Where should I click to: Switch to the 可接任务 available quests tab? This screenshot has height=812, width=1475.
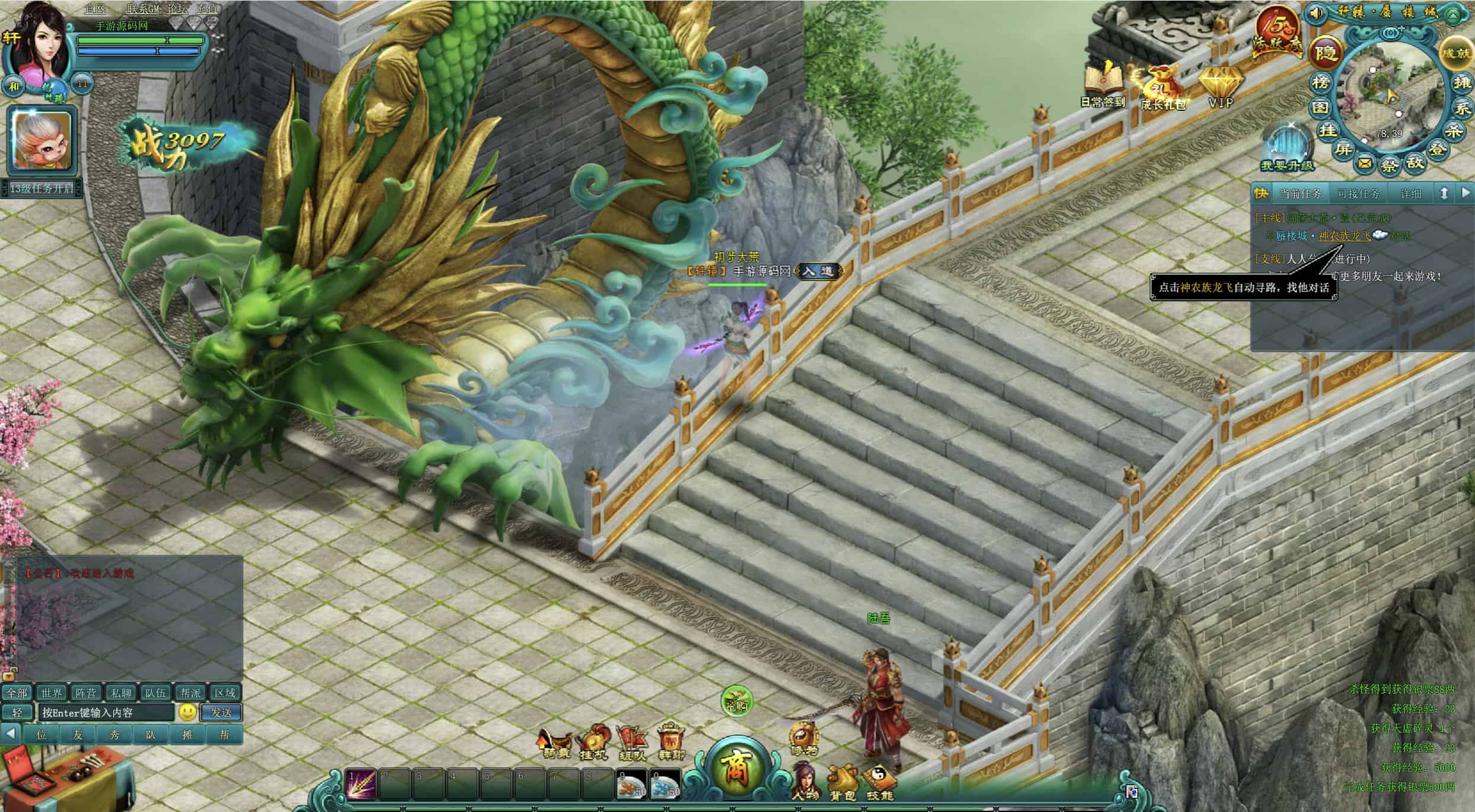pyautogui.click(x=1358, y=194)
